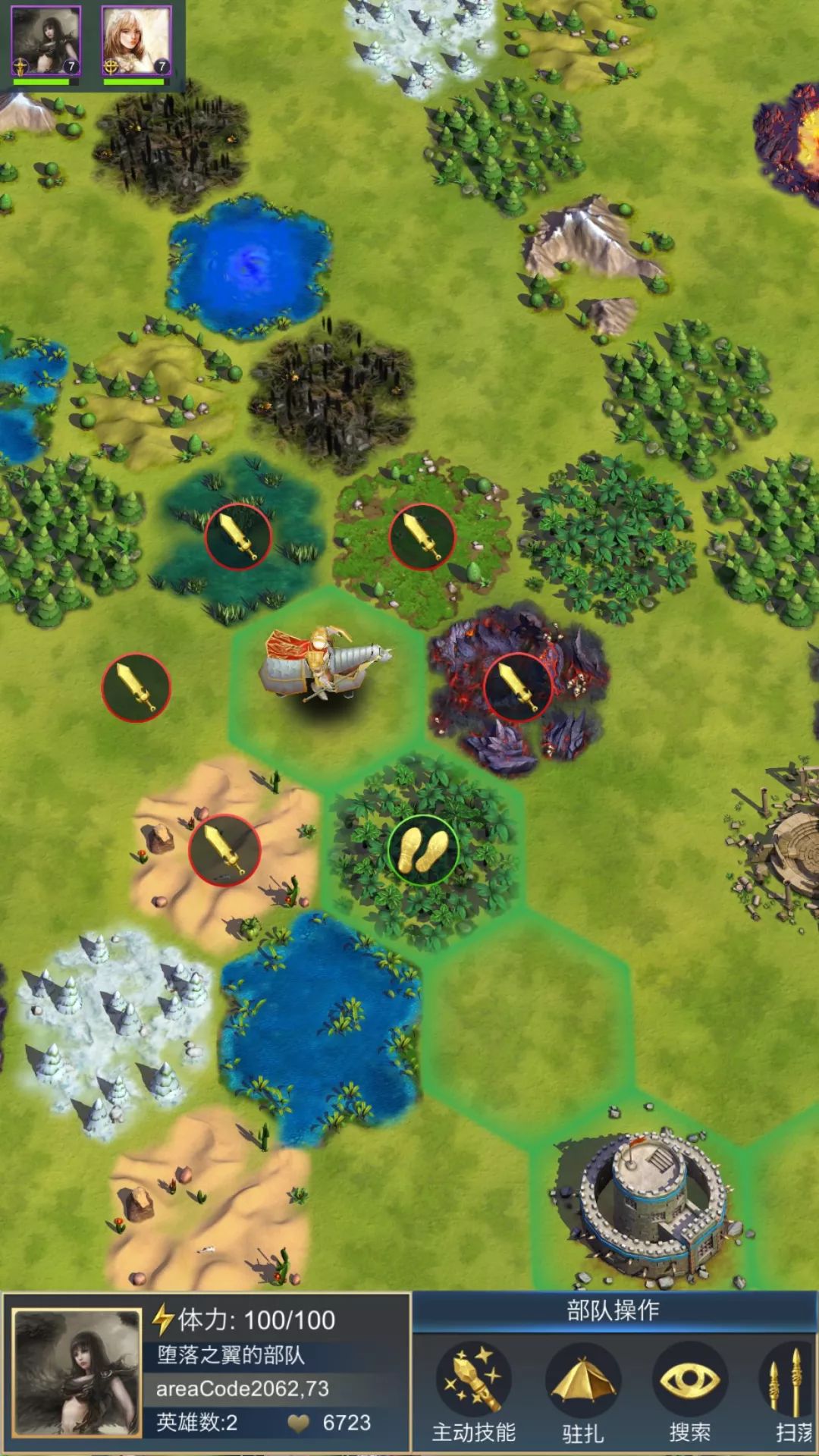The image size is (819, 1456).
Task: Open the army commander portrait in bottom panel
Action: click(x=77, y=1373)
